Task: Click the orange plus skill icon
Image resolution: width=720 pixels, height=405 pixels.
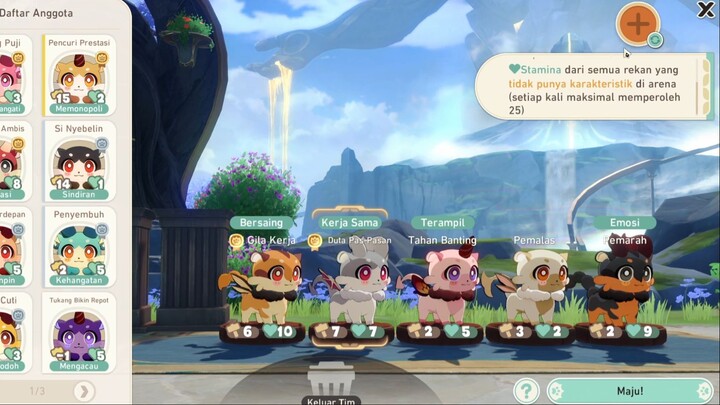Action: pos(637,22)
